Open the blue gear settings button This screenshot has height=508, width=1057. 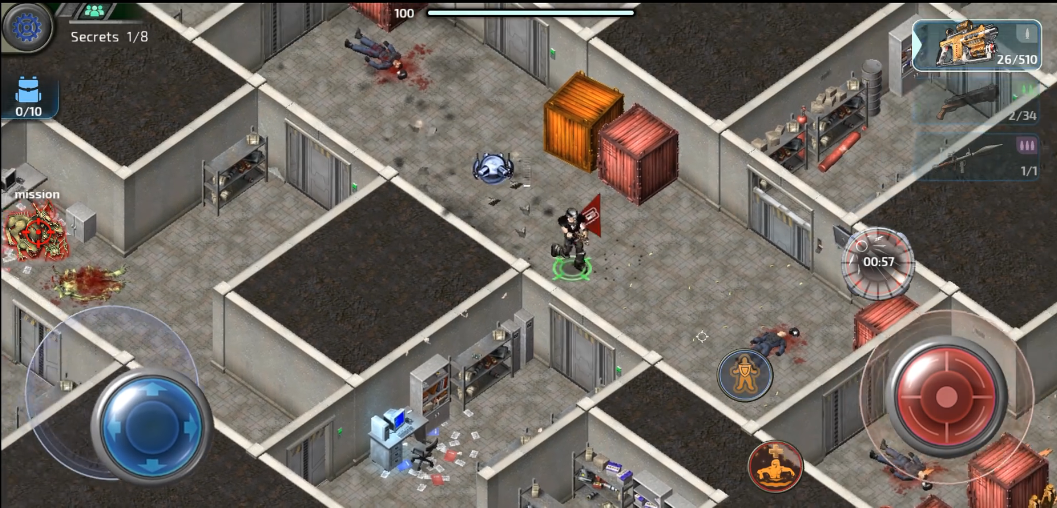(x=27, y=27)
